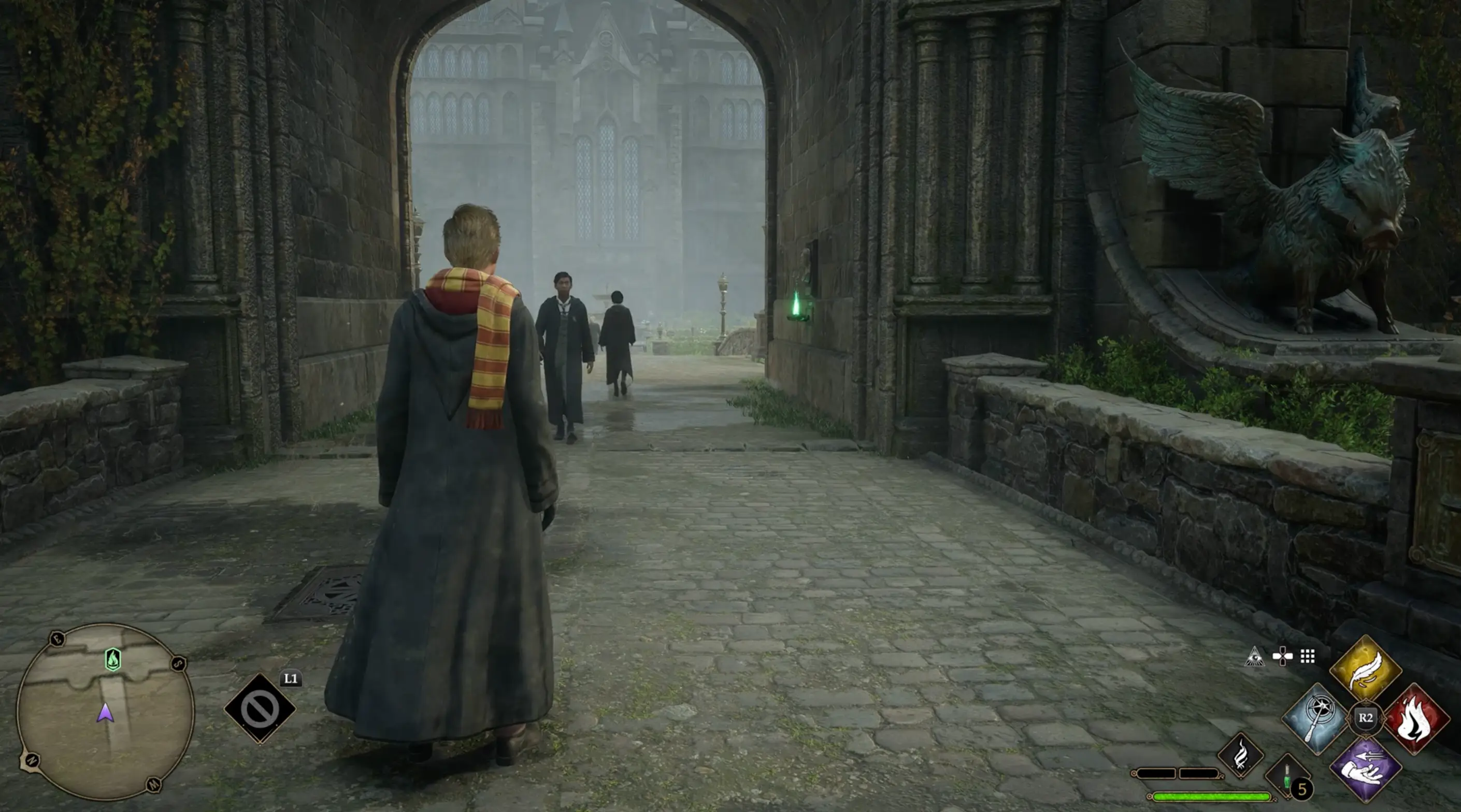Click the N compass letter on the minimap
Viewport: 1461px width, 812px height.
click(x=33, y=761)
